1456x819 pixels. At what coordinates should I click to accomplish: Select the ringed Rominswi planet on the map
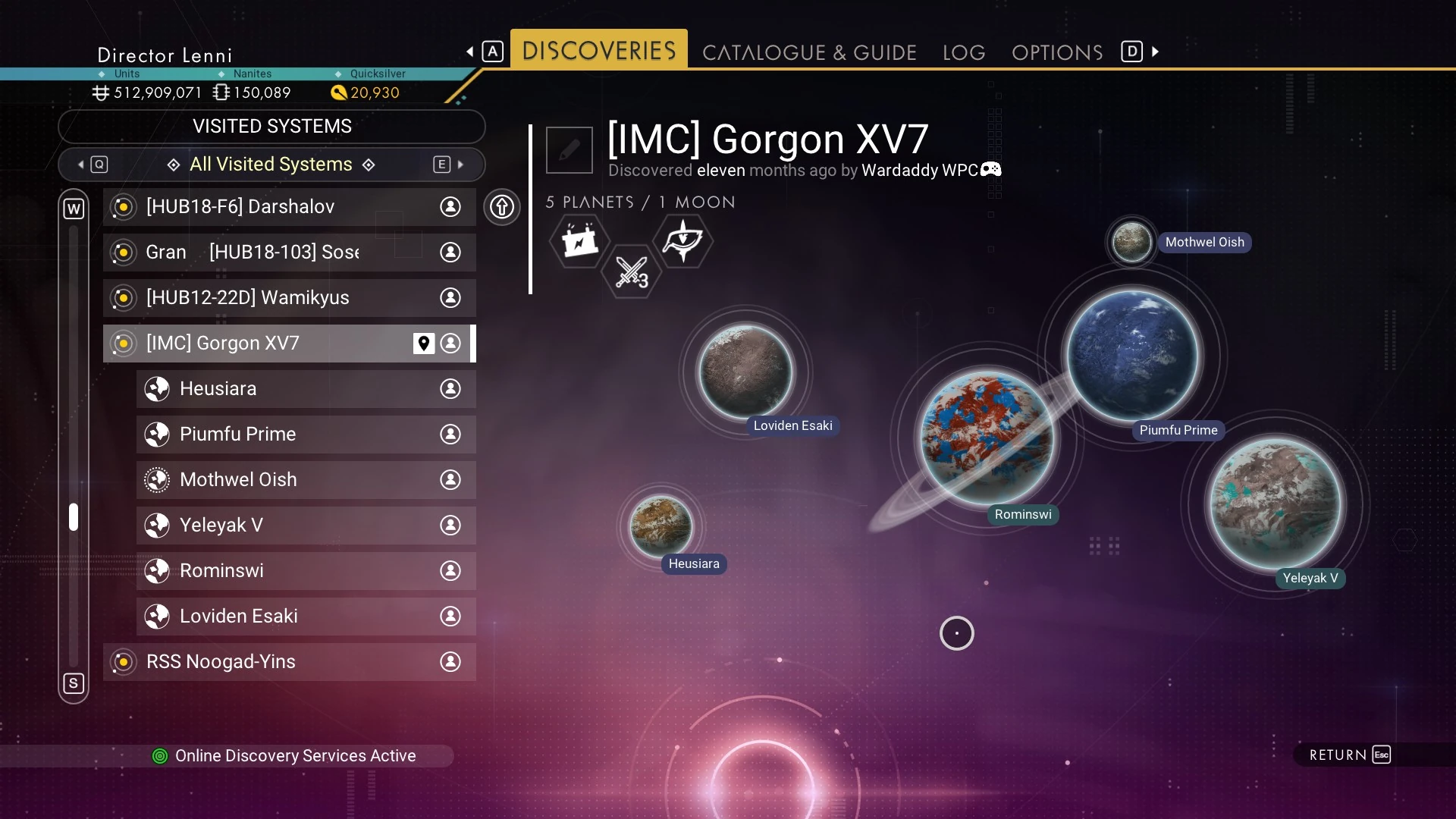pos(987,438)
